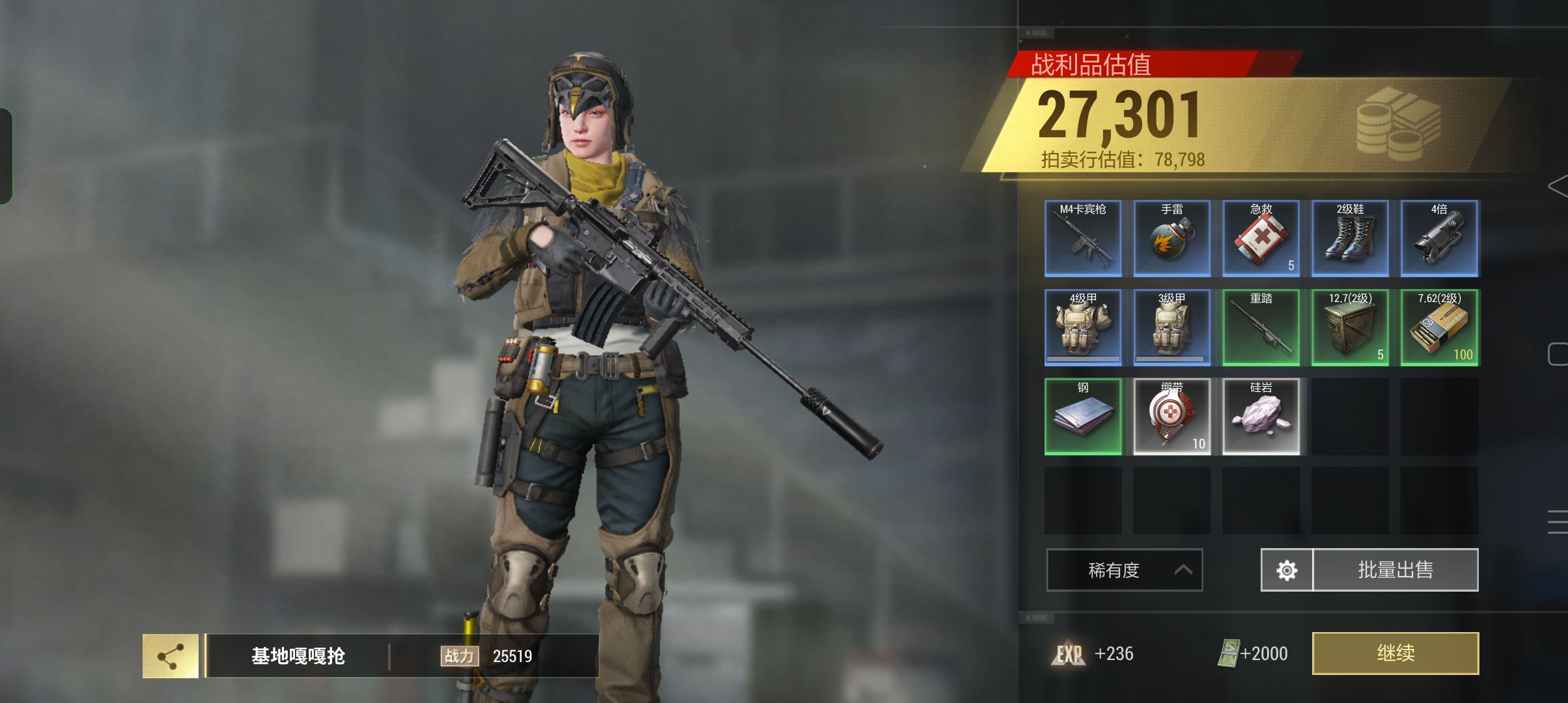
Task: Select the 硅岩 ore item
Action: [x=1261, y=417]
